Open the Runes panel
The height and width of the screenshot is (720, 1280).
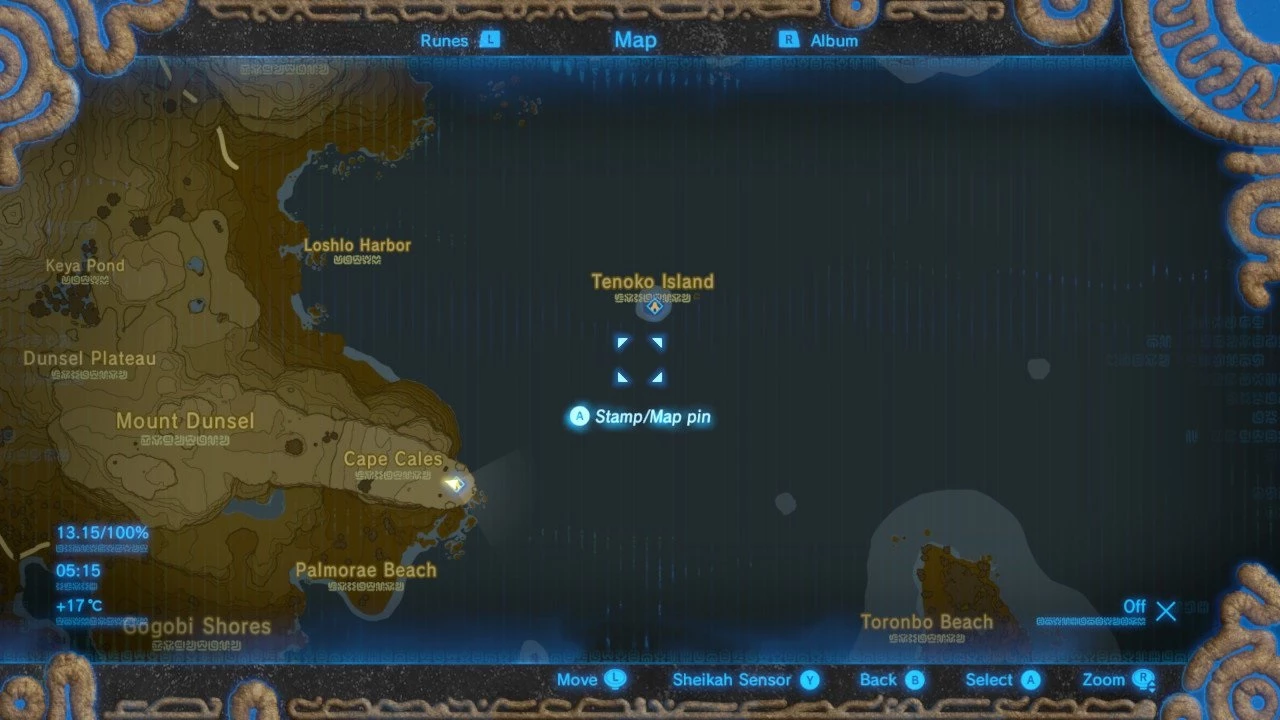(x=443, y=40)
